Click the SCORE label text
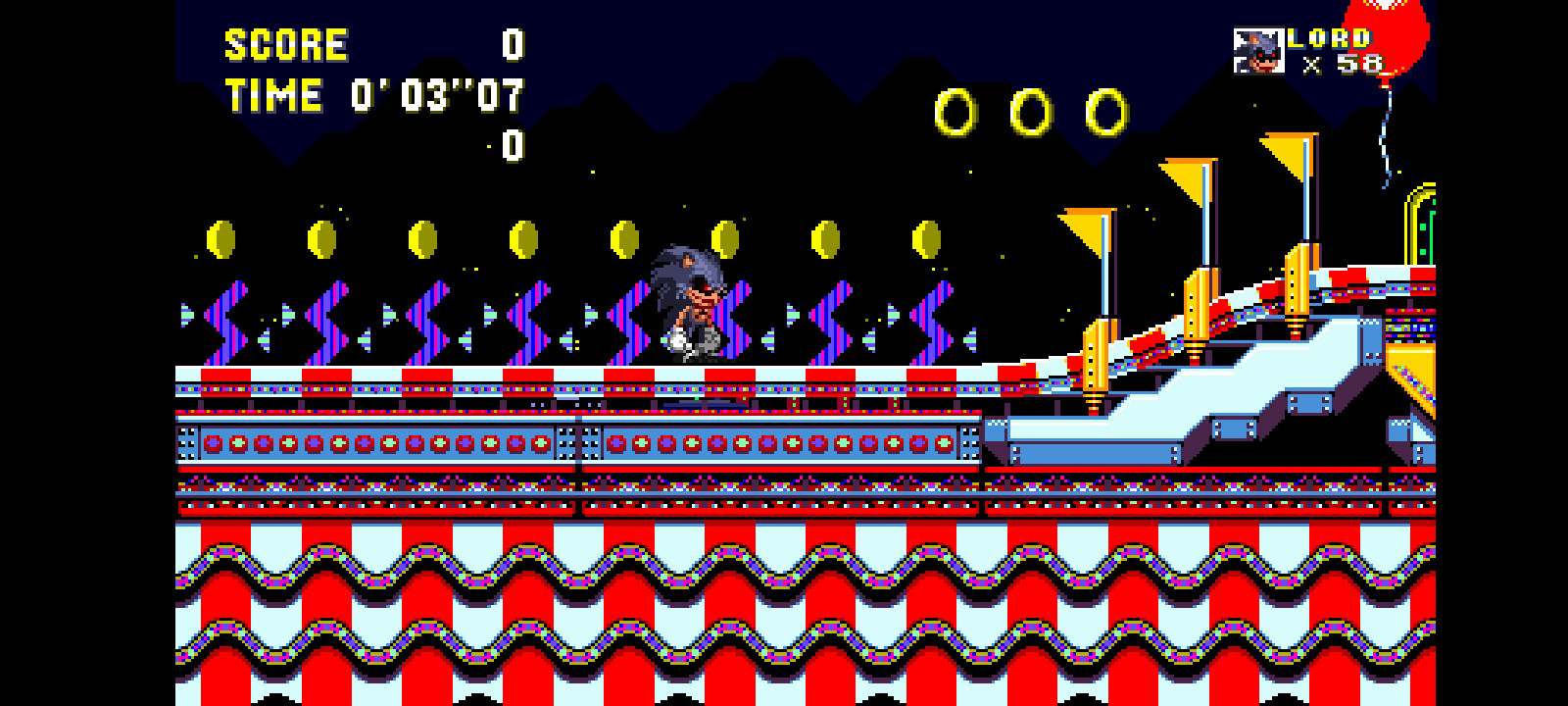The width and height of the screenshot is (1568, 706). point(284,44)
